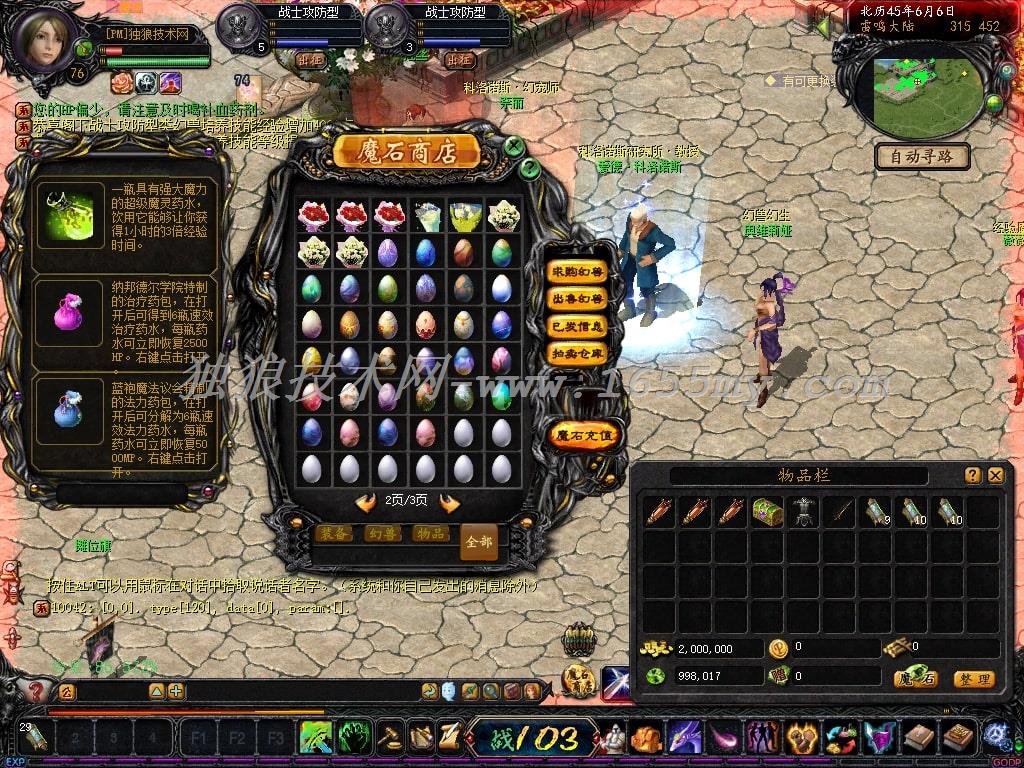The height and width of the screenshot is (768, 1024).
Task: Open the inventory panel's help button
Action: click(972, 476)
